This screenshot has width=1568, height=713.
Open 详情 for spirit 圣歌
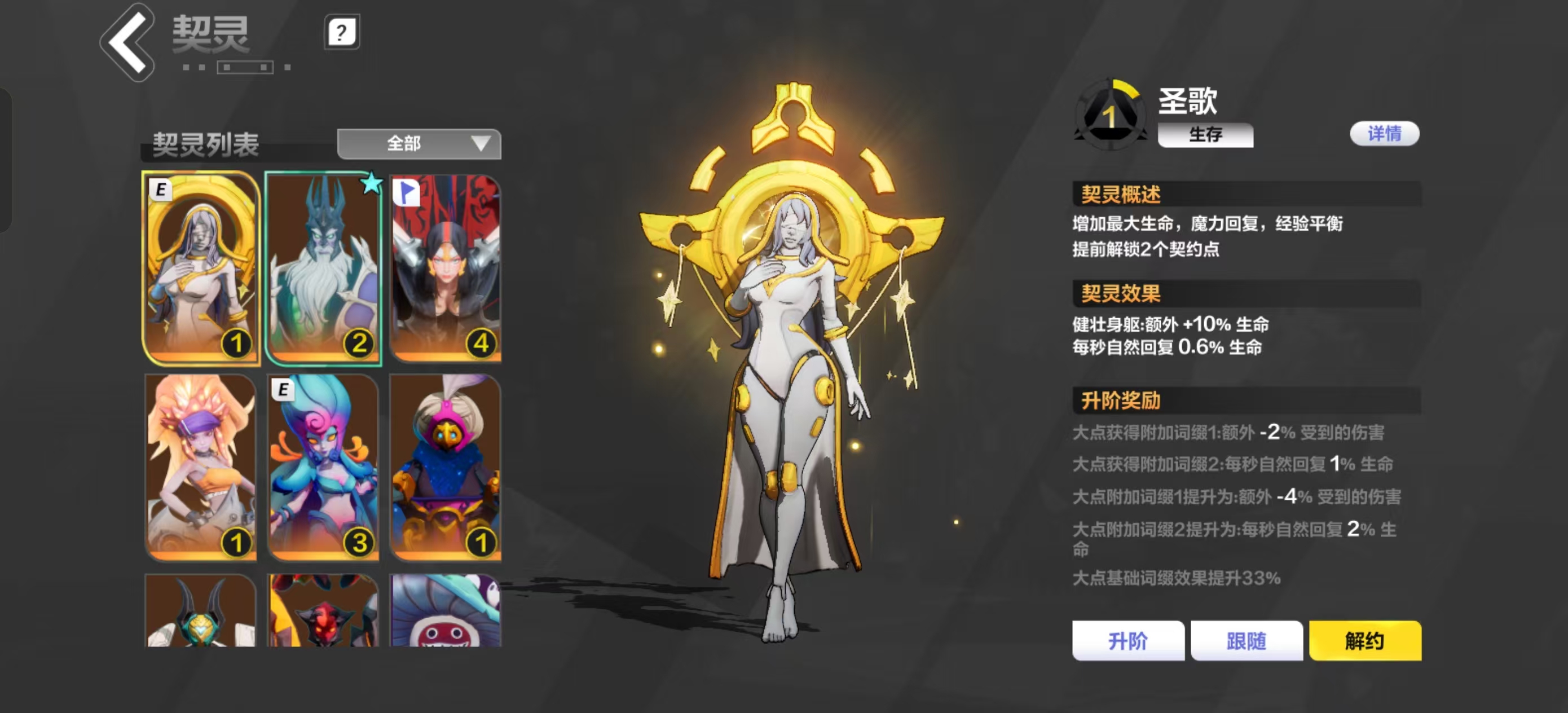1384,133
